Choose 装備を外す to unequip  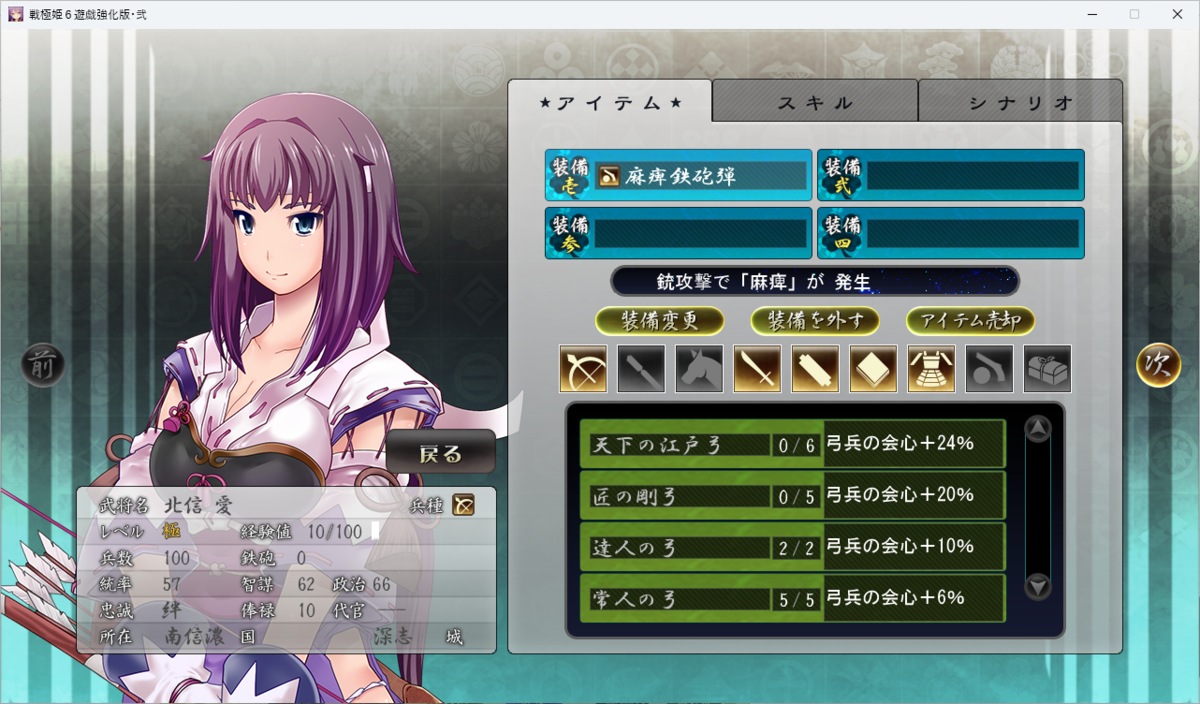(x=815, y=321)
